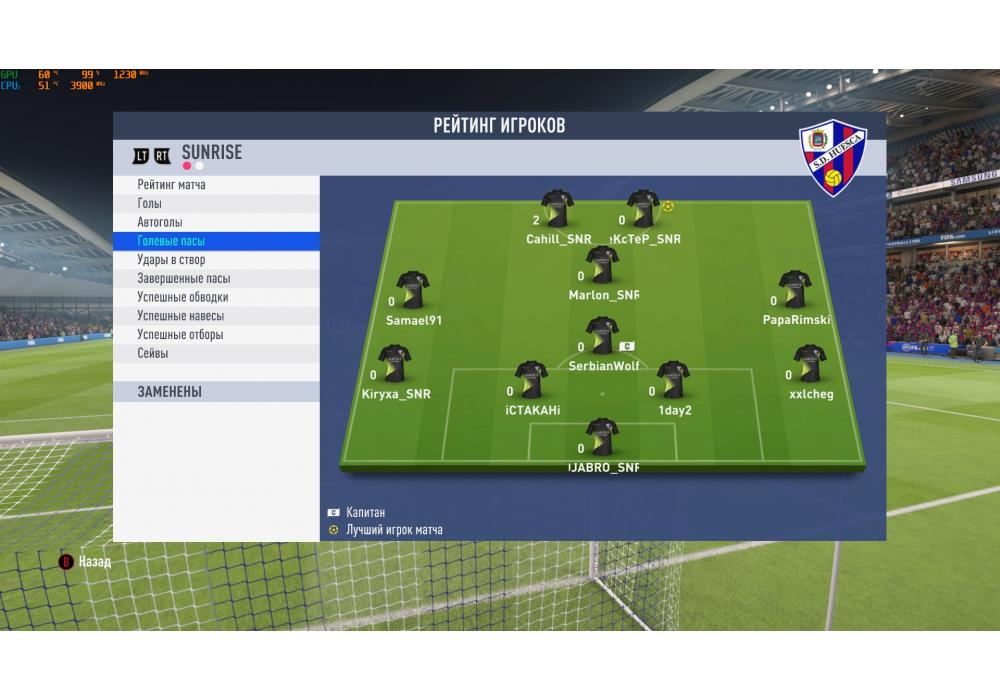The width and height of the screenshot is (1000, 700).
Task: Show the Успешные навесы stats
Action: tap(180, 316)
